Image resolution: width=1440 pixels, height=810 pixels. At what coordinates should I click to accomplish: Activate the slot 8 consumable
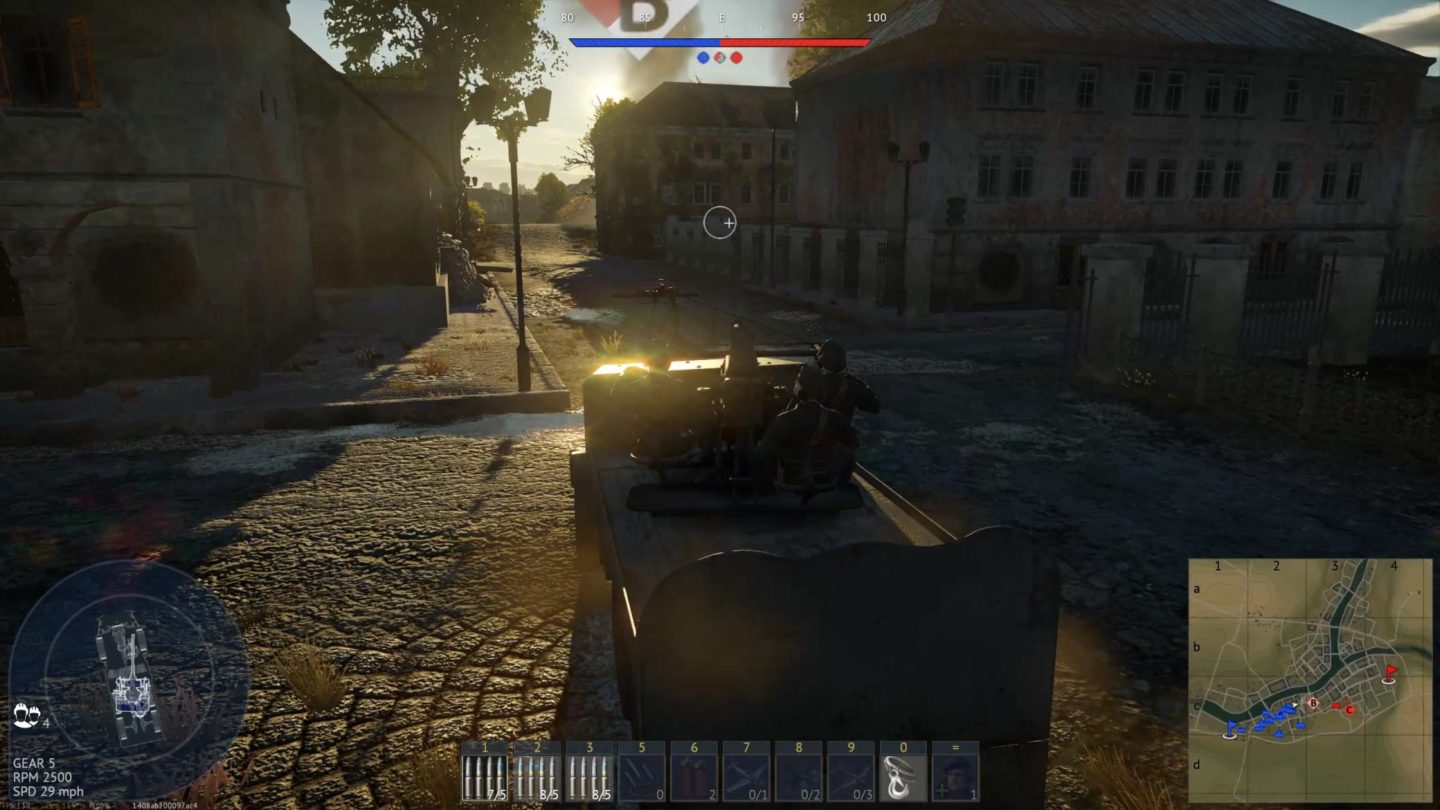(799, 772)
